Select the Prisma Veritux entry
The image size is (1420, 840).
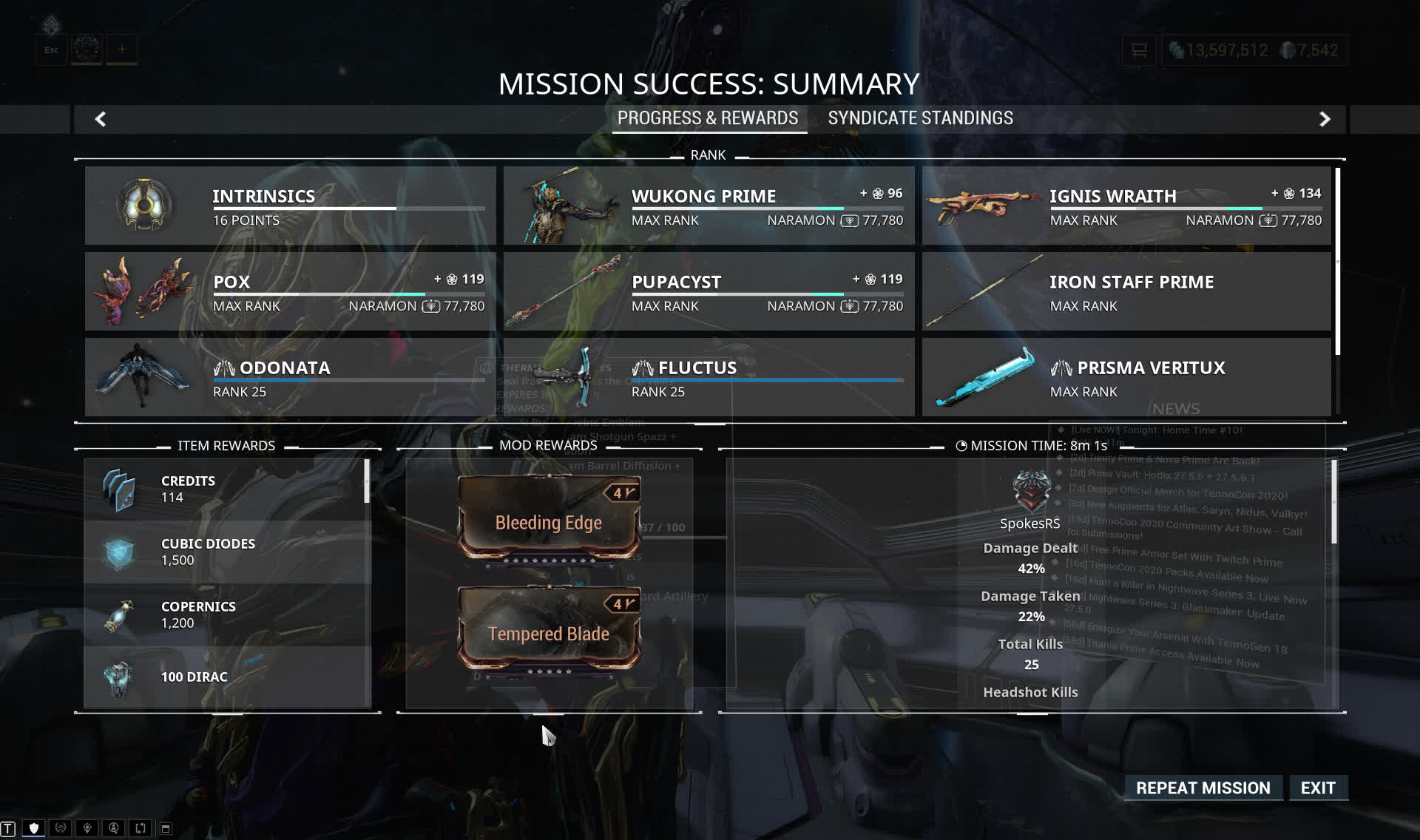[1126, 377]
